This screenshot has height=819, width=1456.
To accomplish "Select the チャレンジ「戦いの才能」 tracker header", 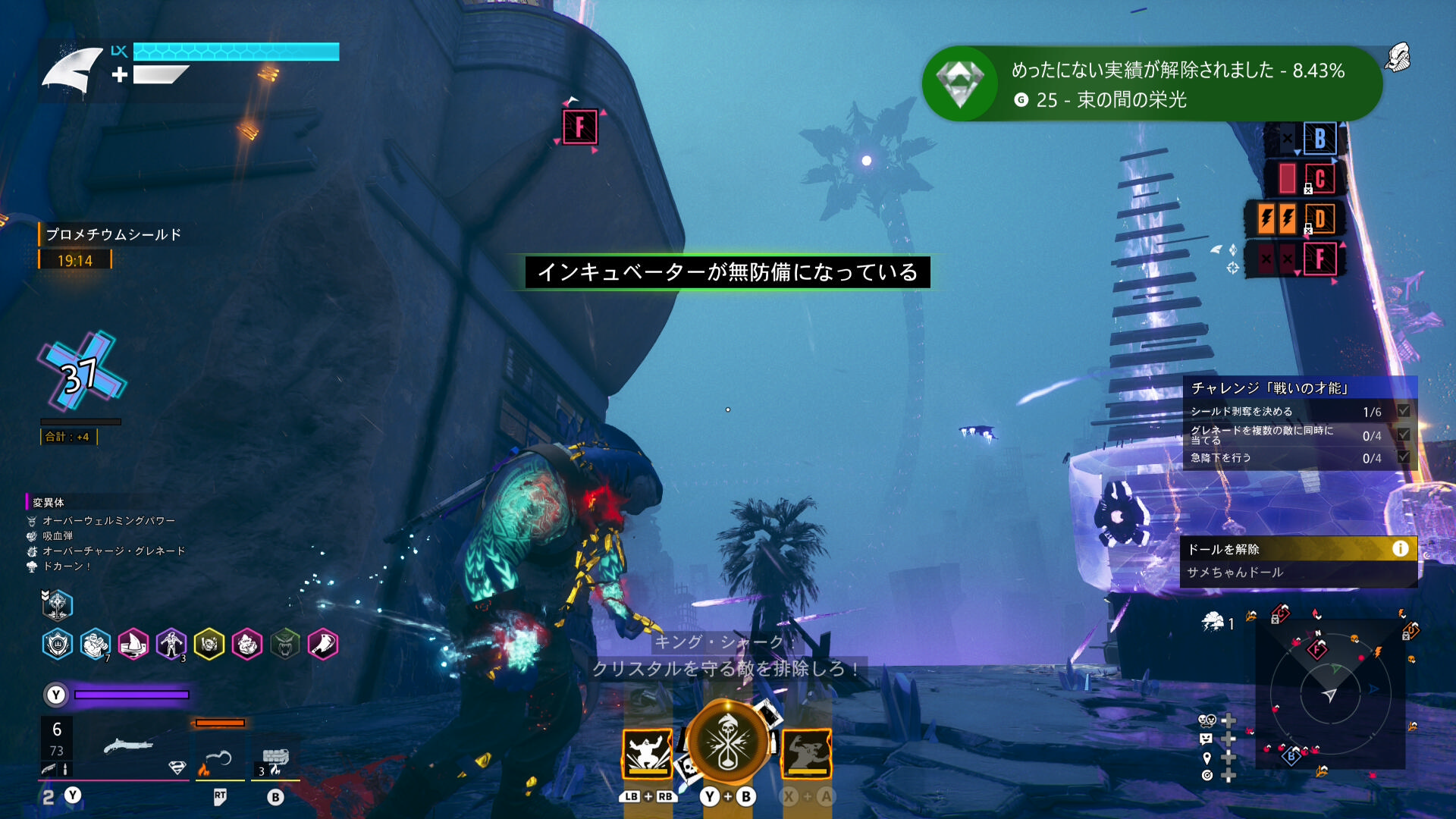I will [x=1299, y=388].
